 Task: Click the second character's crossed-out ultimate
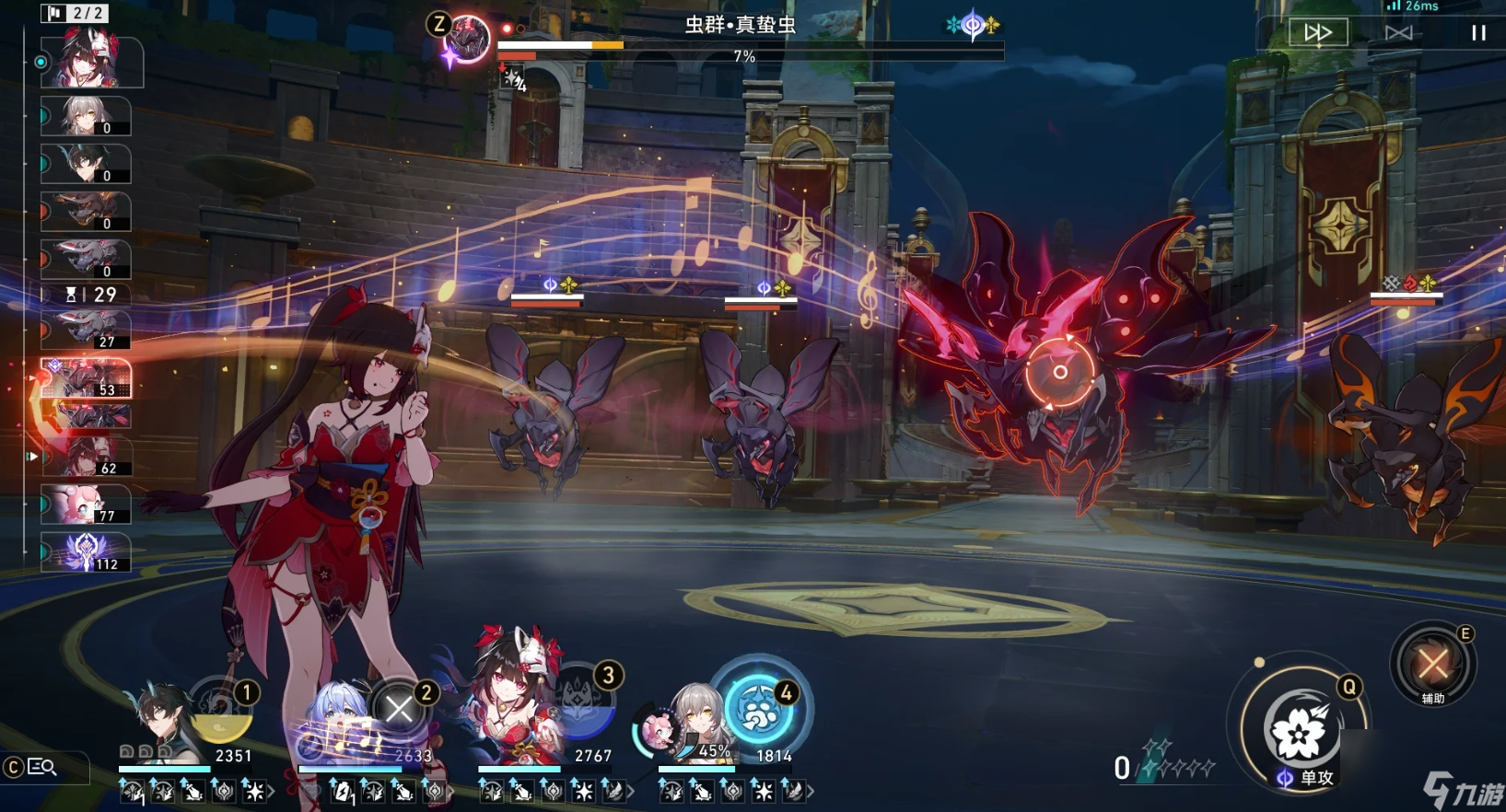pyautogui.click(x=399, y=709)
